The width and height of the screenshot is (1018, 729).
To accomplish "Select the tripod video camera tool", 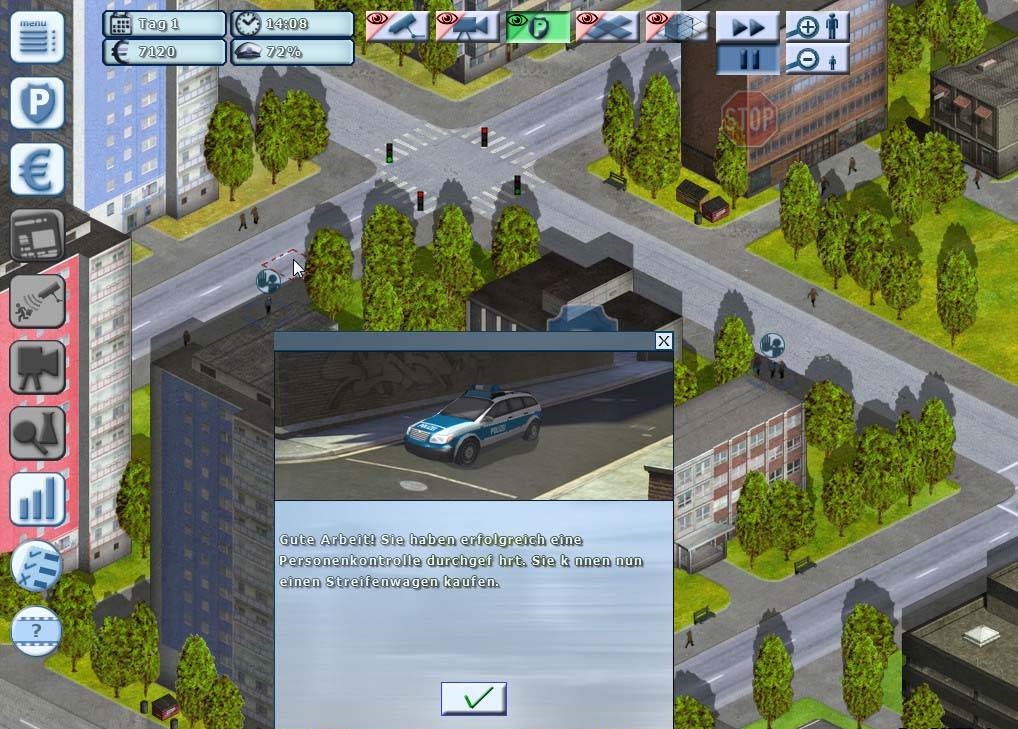I will point(37,367).
